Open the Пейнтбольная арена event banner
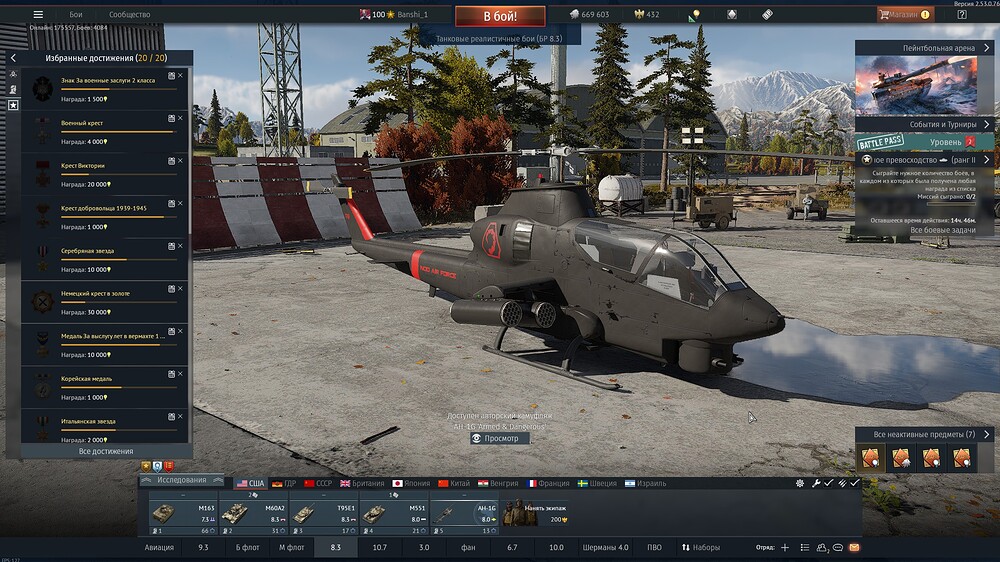Image resolution: width=1000 pixels, height=562 pixels. (923, 82)
